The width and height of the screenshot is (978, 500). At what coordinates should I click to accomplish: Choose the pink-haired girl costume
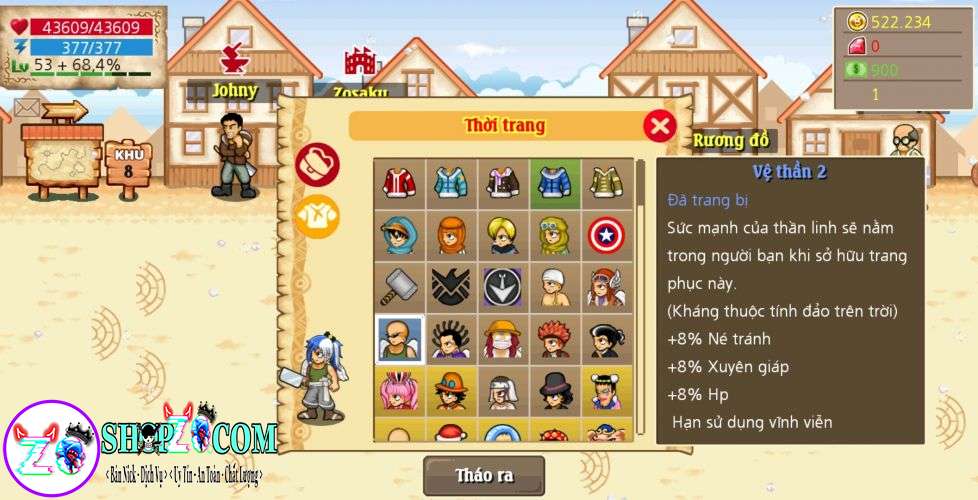399,391
